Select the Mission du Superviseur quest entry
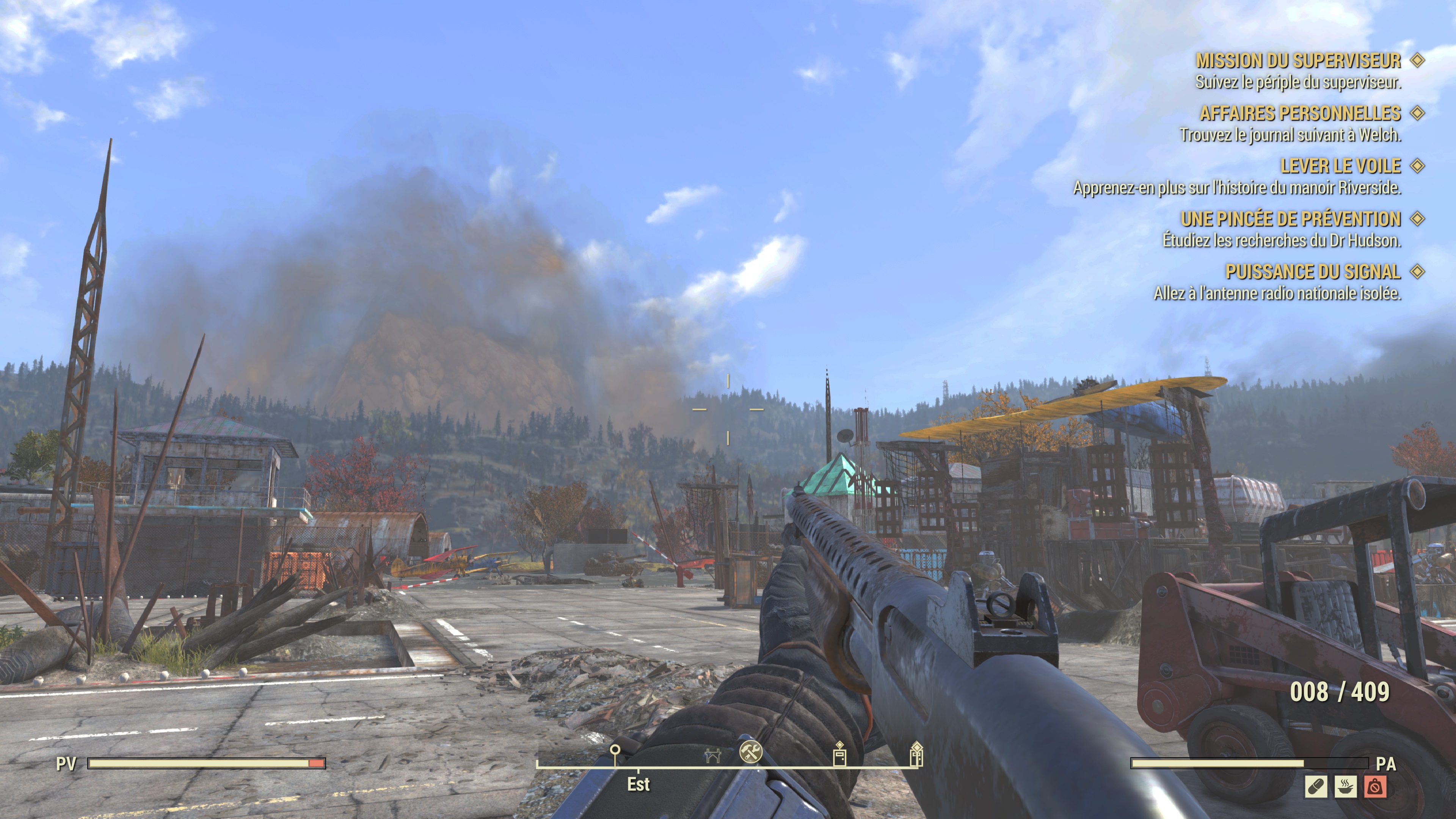The image size is (1456, 819). (x=1298, y=61)
